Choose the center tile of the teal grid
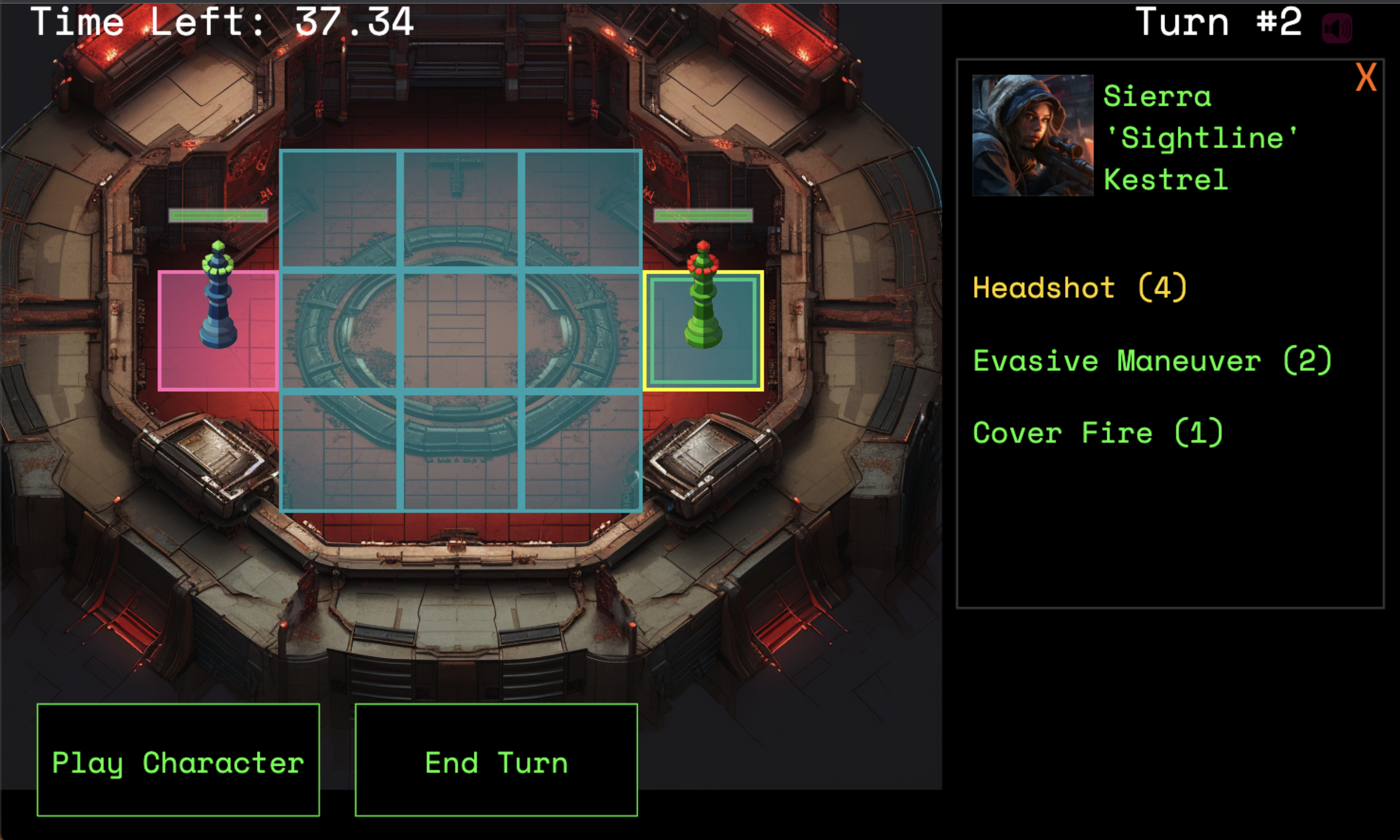 pos(461,331)
